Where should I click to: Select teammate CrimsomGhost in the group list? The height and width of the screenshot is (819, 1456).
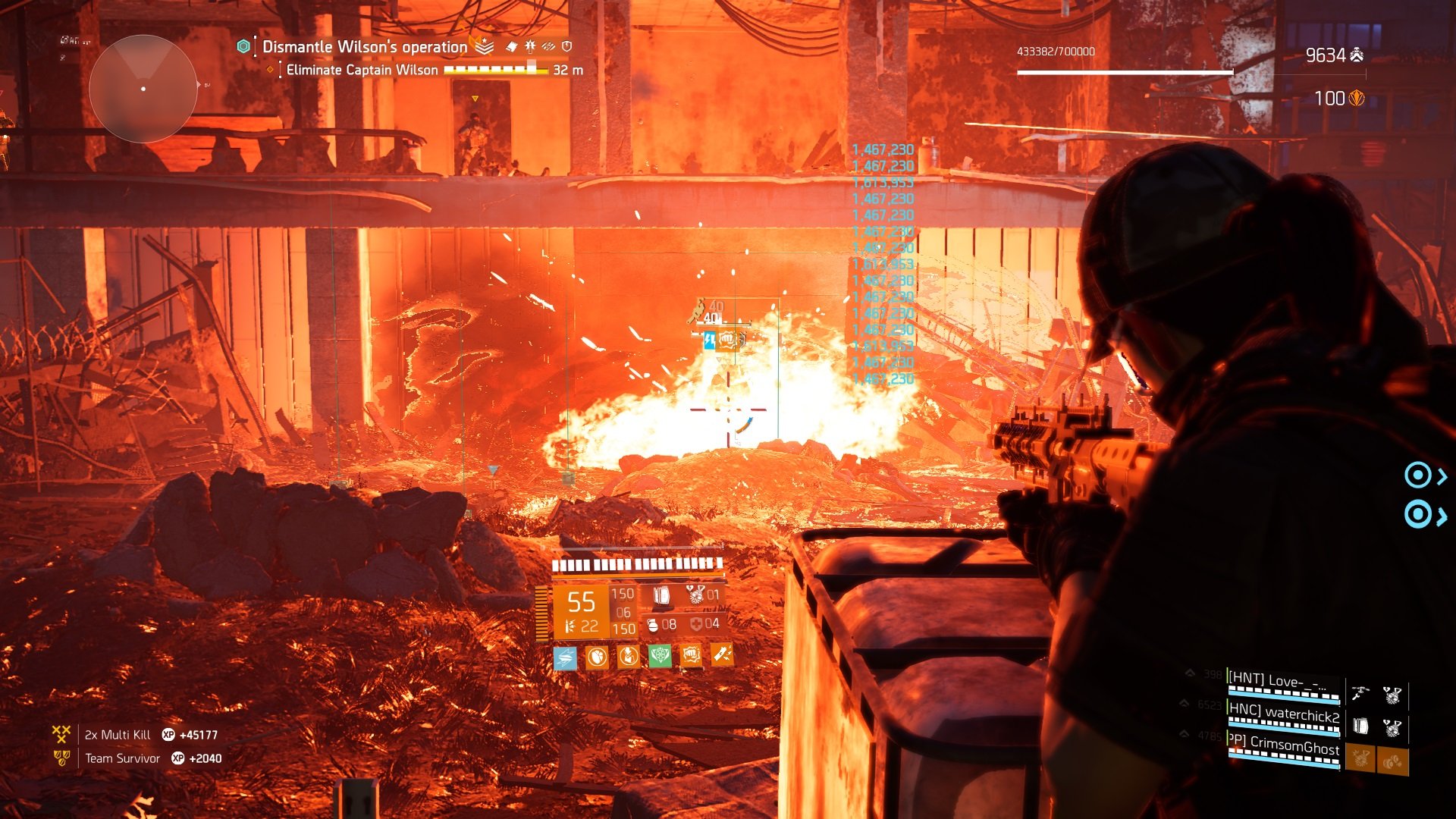pyautogui.click(x=1283, y=748)
